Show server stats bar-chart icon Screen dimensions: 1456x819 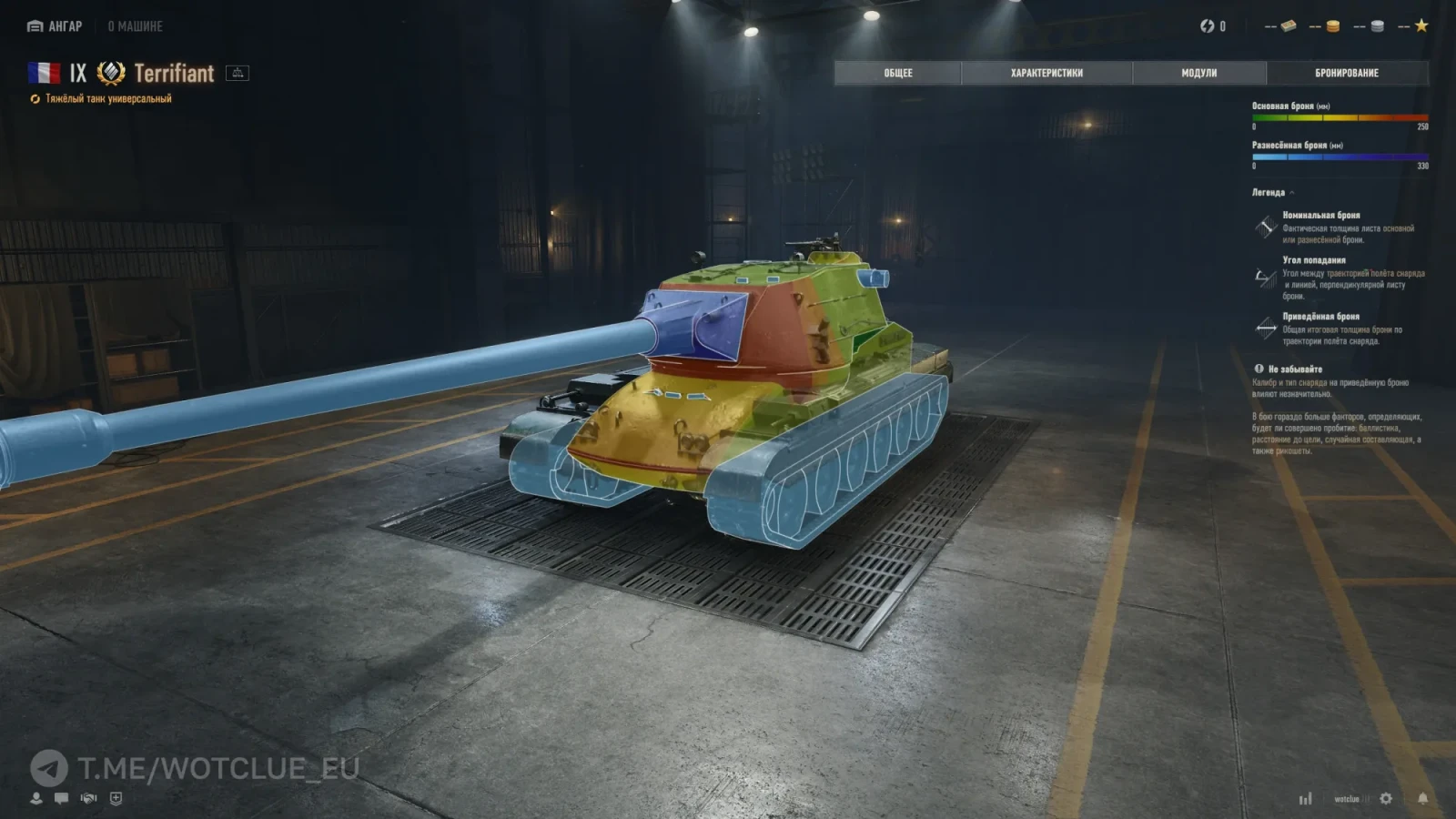point(1306,799)
